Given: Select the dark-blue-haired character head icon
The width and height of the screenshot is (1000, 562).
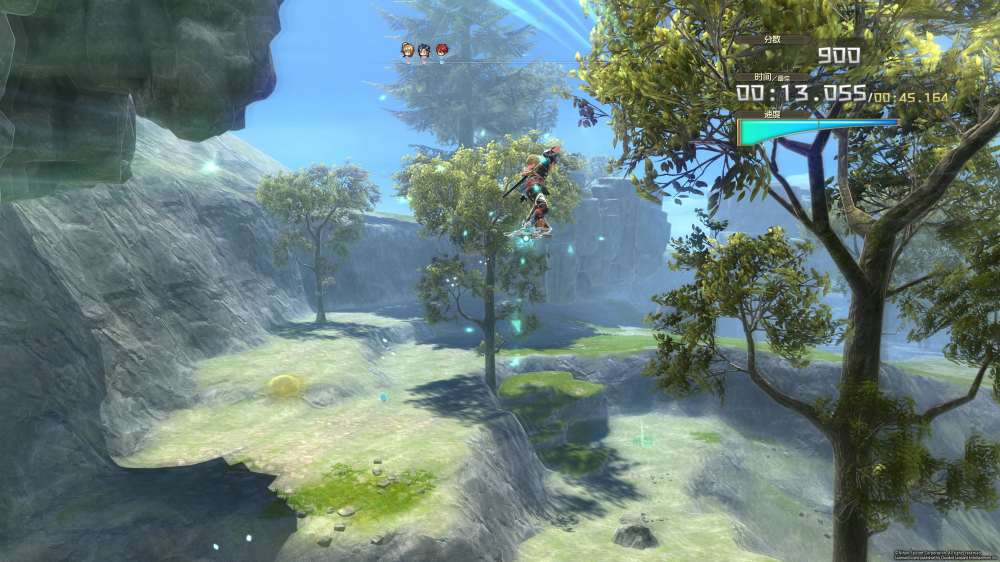Looking at the screenshot, I should pyautogui.click(x=424, y=50).
